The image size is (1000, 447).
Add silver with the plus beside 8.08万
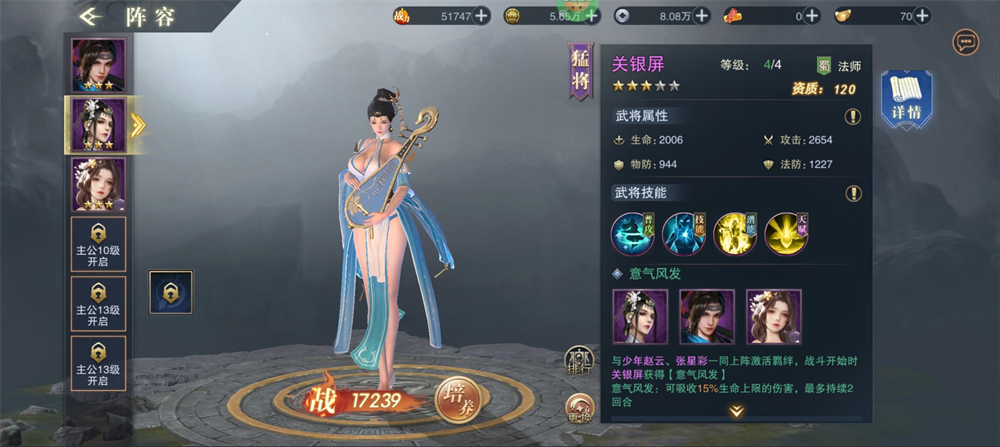(x=701, y=15)
